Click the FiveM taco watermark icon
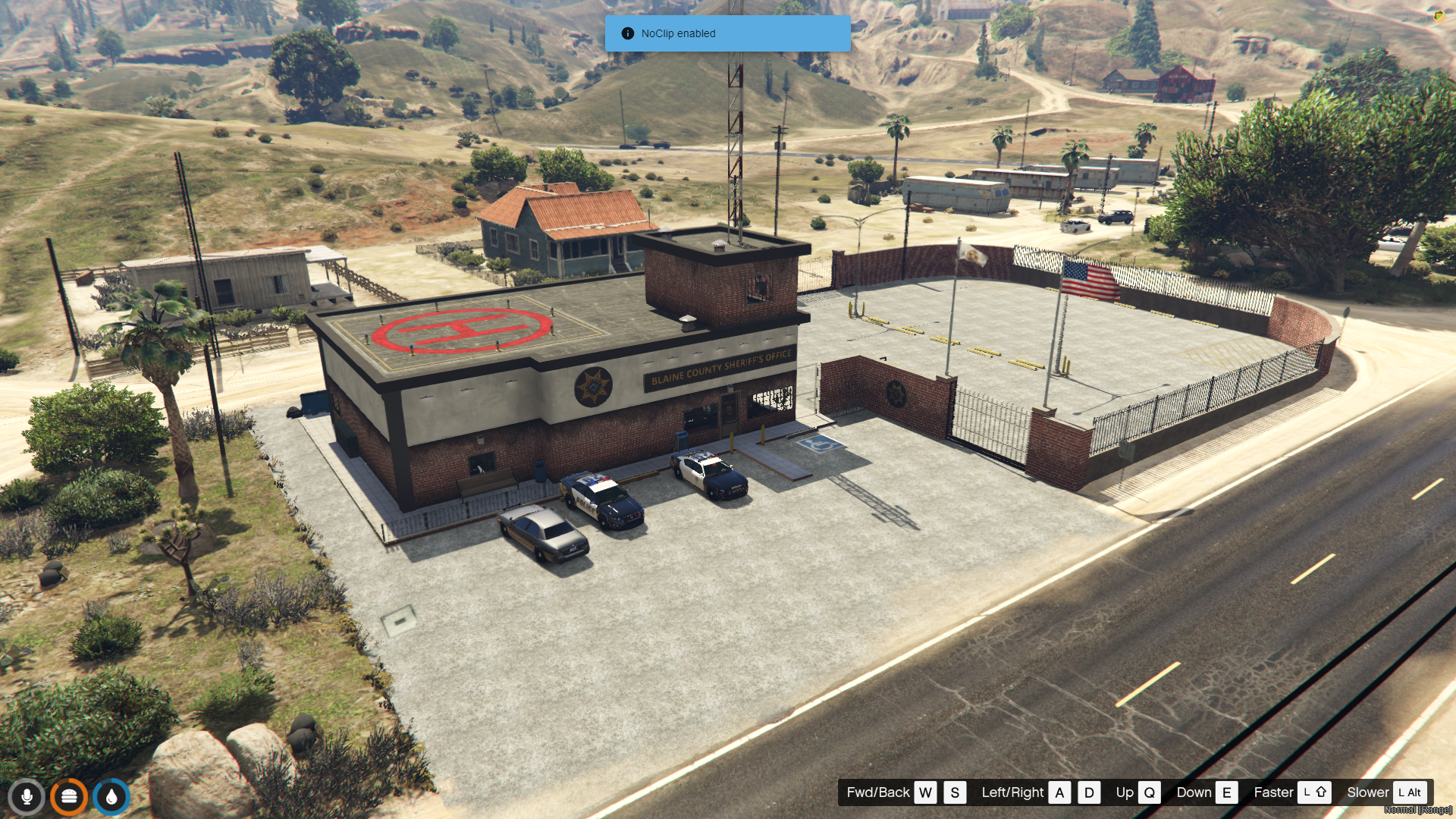 (1439, 15)
